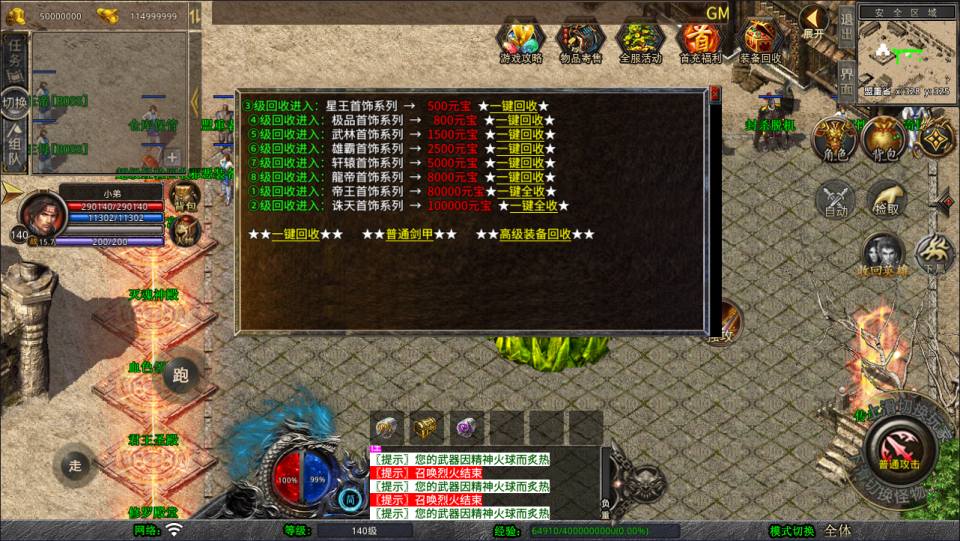Toggle the 跑 run mode button
This screenshot has height=541, width=960.
pos(180,376)
